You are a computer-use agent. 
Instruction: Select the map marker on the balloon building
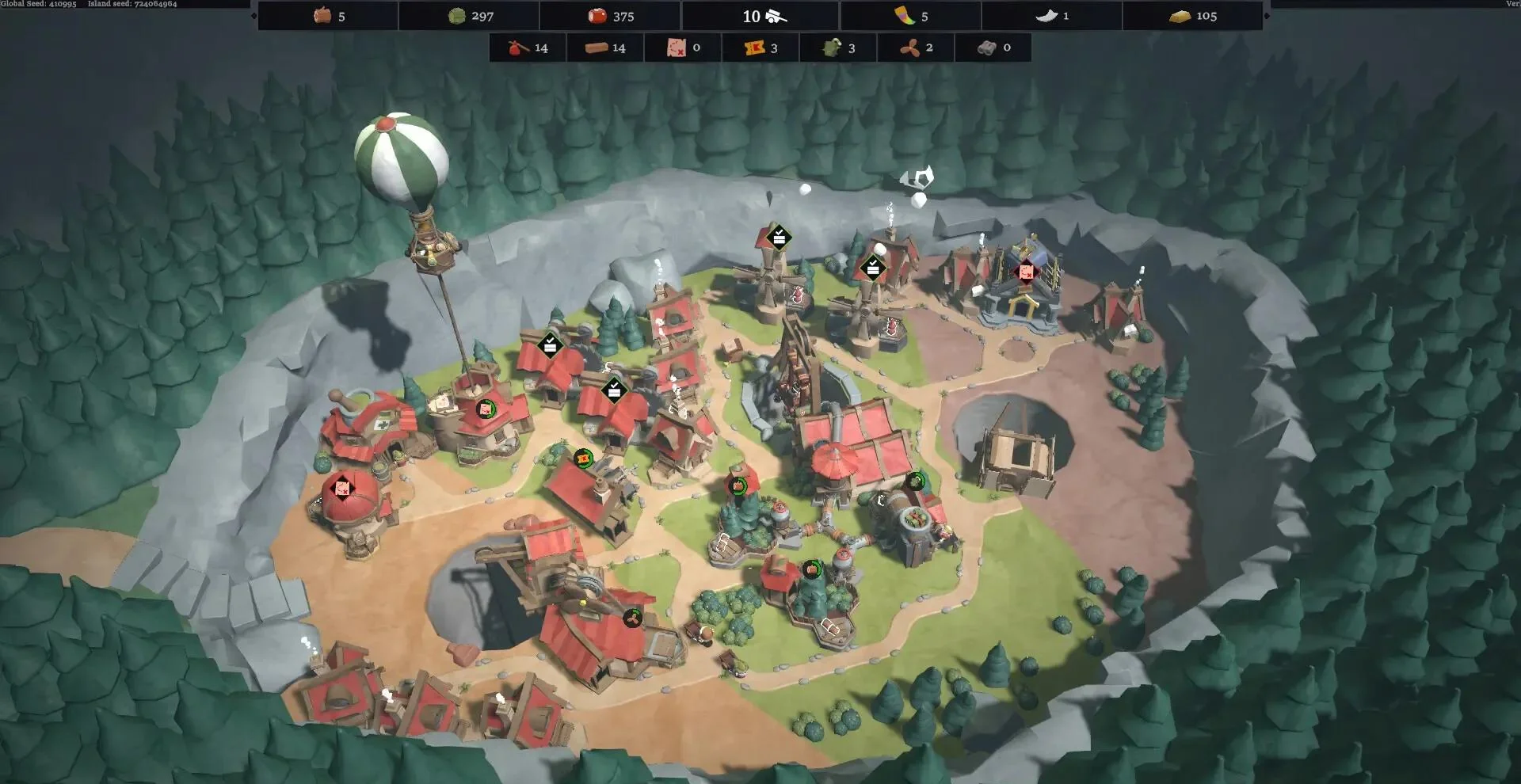486,409
